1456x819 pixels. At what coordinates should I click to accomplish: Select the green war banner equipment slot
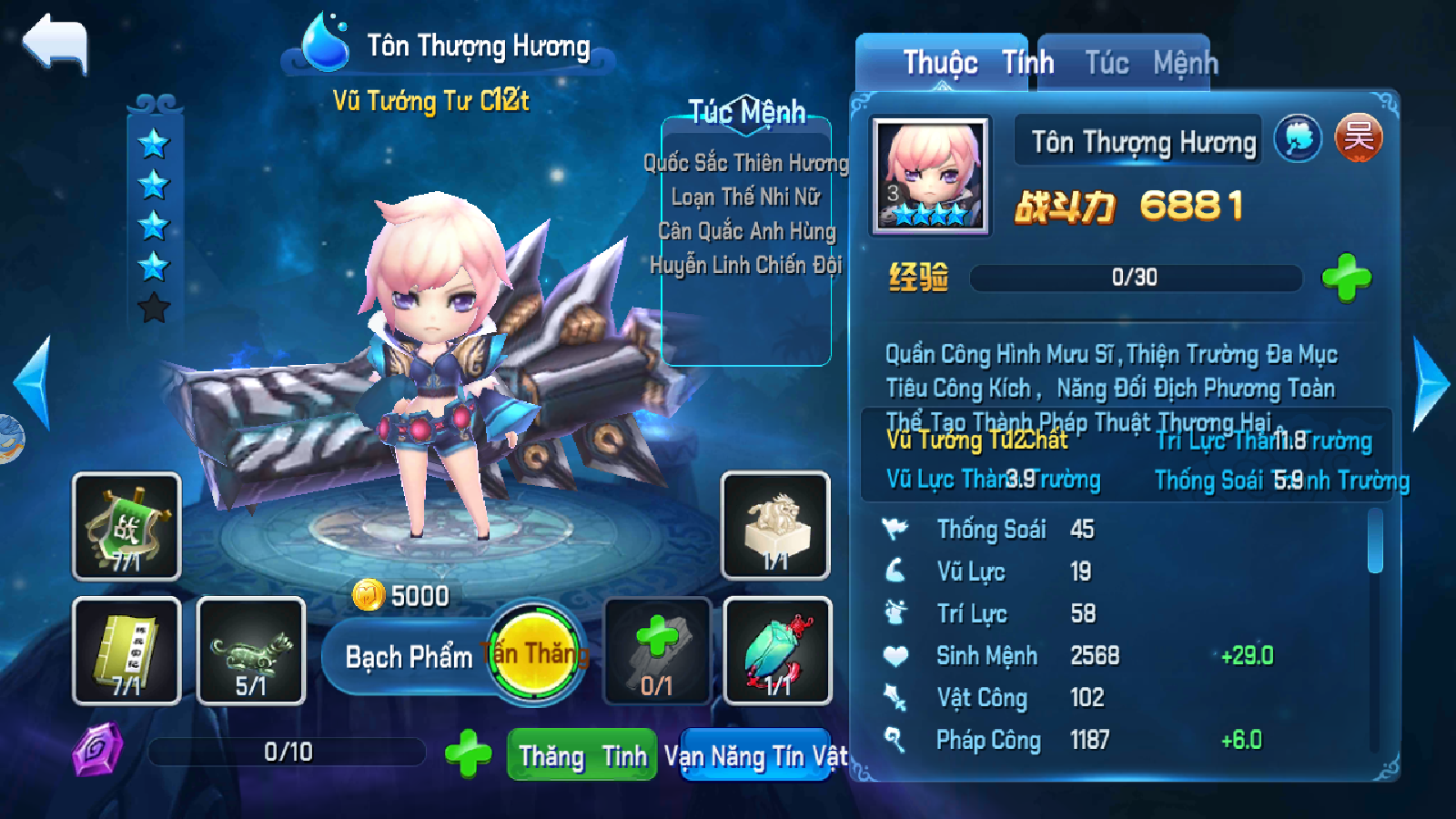pos(126,526)
